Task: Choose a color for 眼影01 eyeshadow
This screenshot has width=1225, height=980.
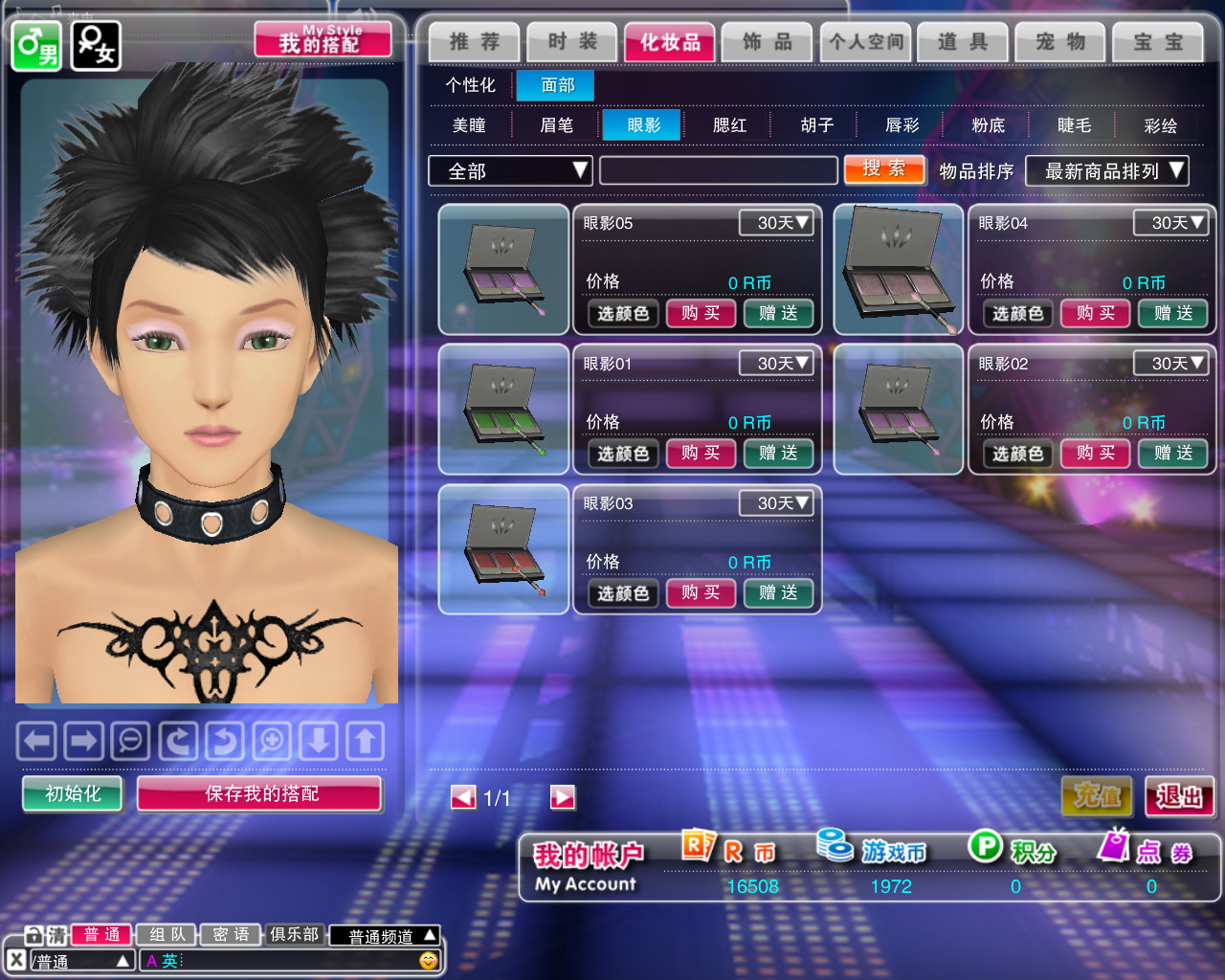Action: coord(623,454)
